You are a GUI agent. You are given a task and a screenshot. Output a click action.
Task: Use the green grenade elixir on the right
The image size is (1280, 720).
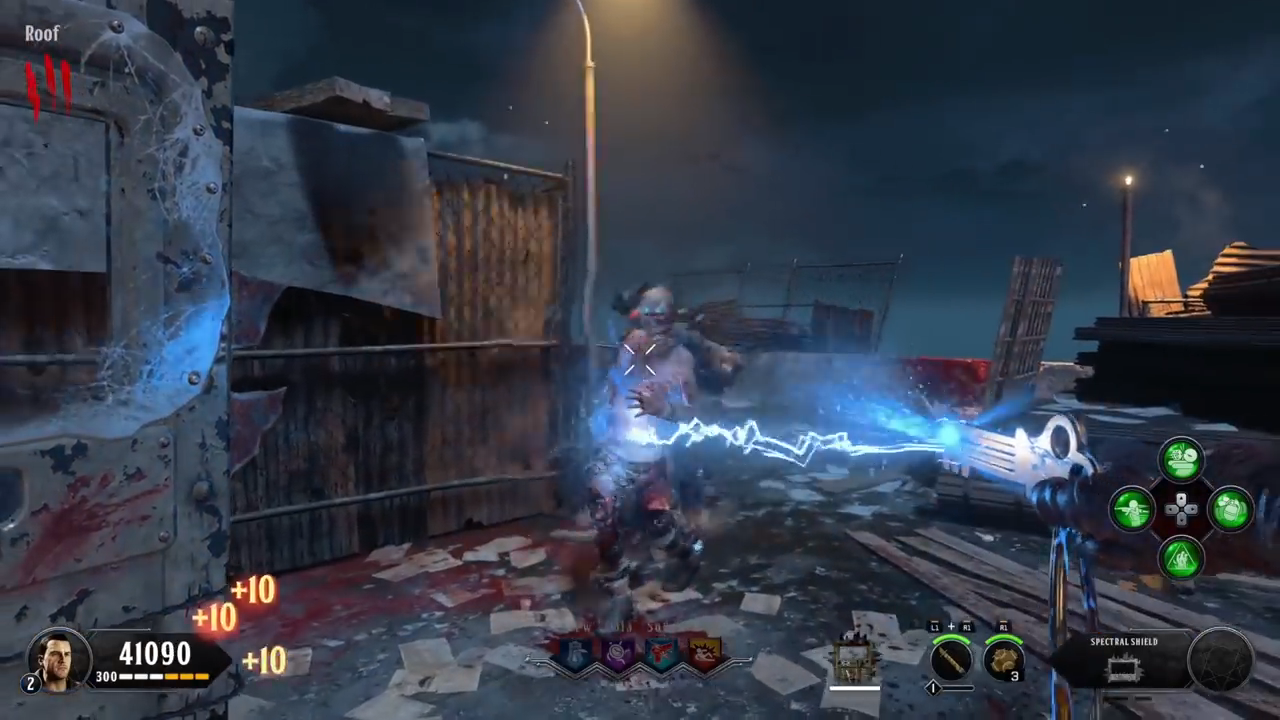1229,509
